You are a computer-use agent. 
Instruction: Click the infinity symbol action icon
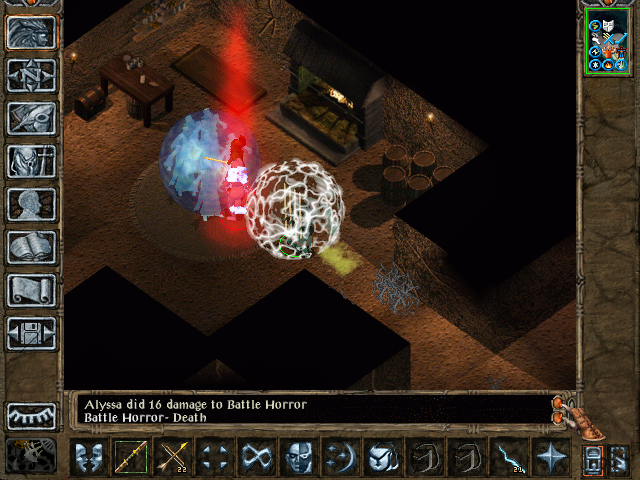coord(258,458)
